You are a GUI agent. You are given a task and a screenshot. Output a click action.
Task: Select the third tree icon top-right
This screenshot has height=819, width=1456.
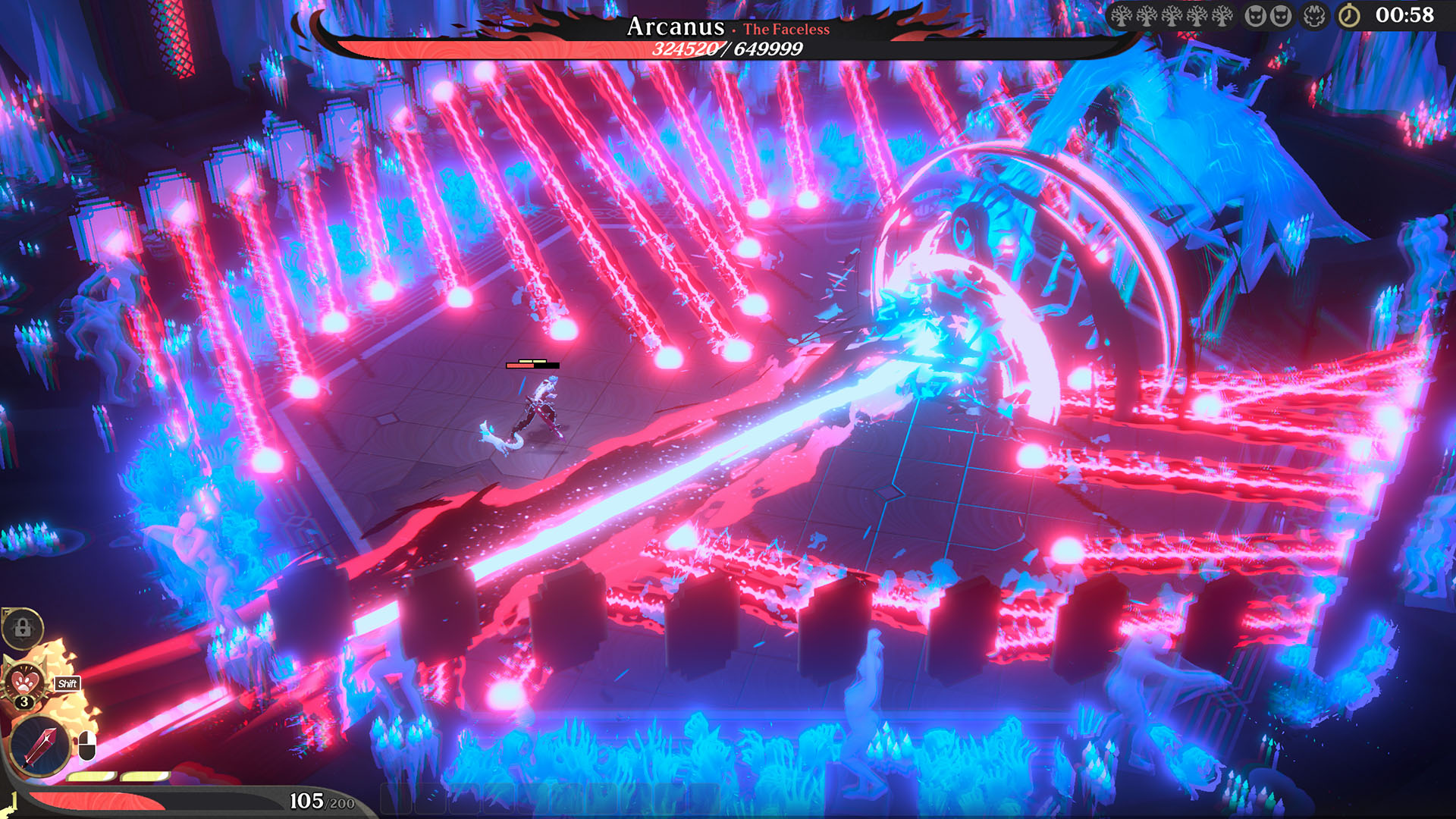point(1172,17)
